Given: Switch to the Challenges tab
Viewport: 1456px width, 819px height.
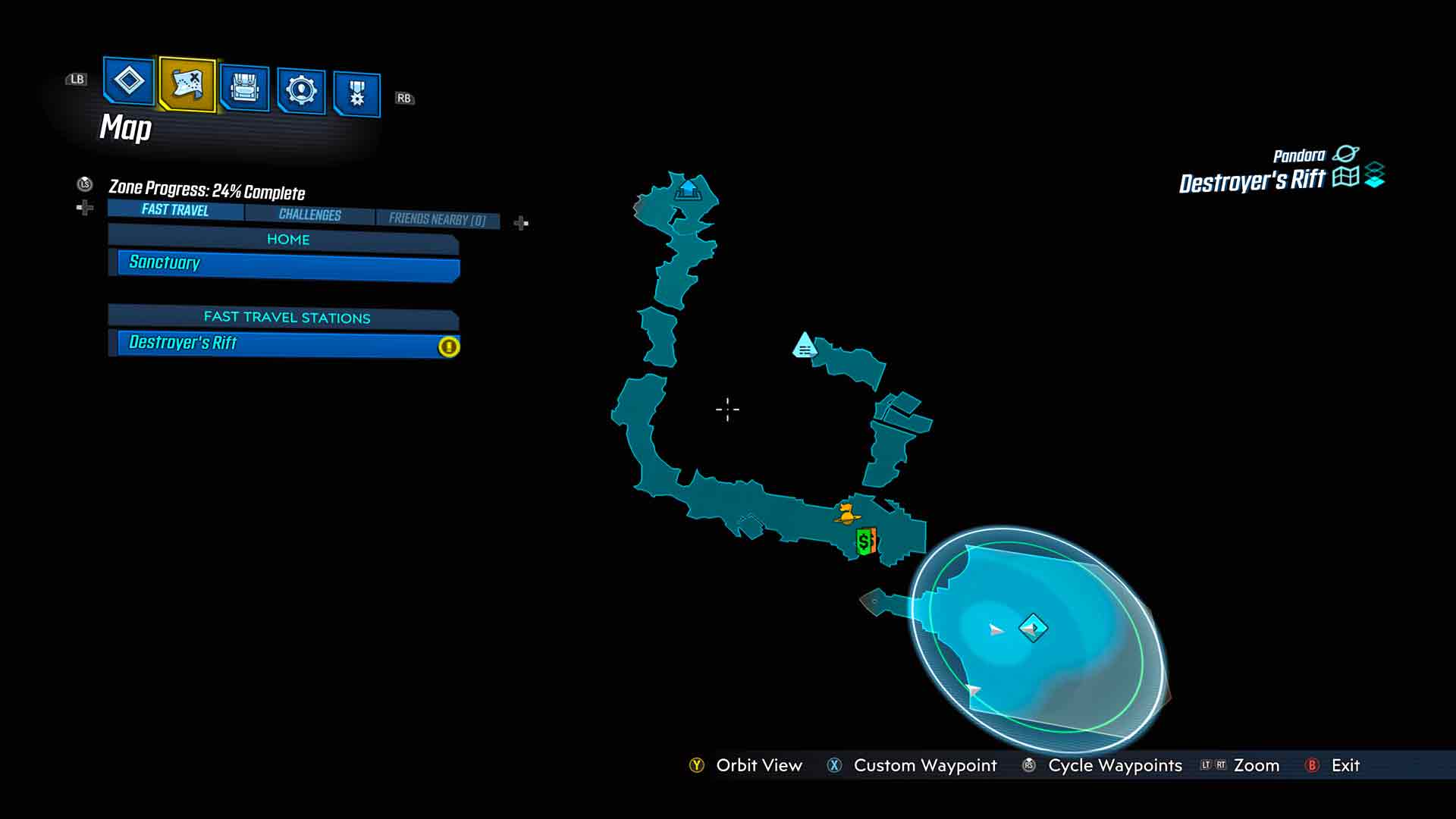Looking at the screenshot, I should click(309, 215).
